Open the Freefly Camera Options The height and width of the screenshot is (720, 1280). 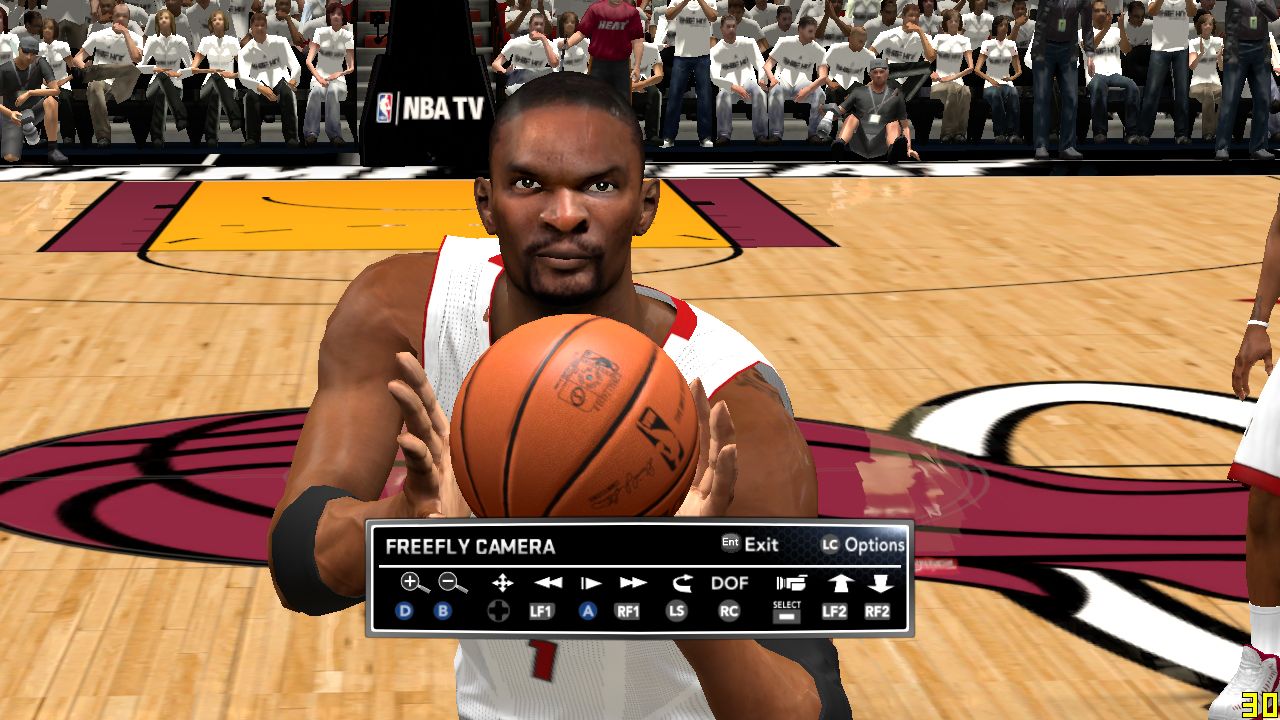coord(863,545)
